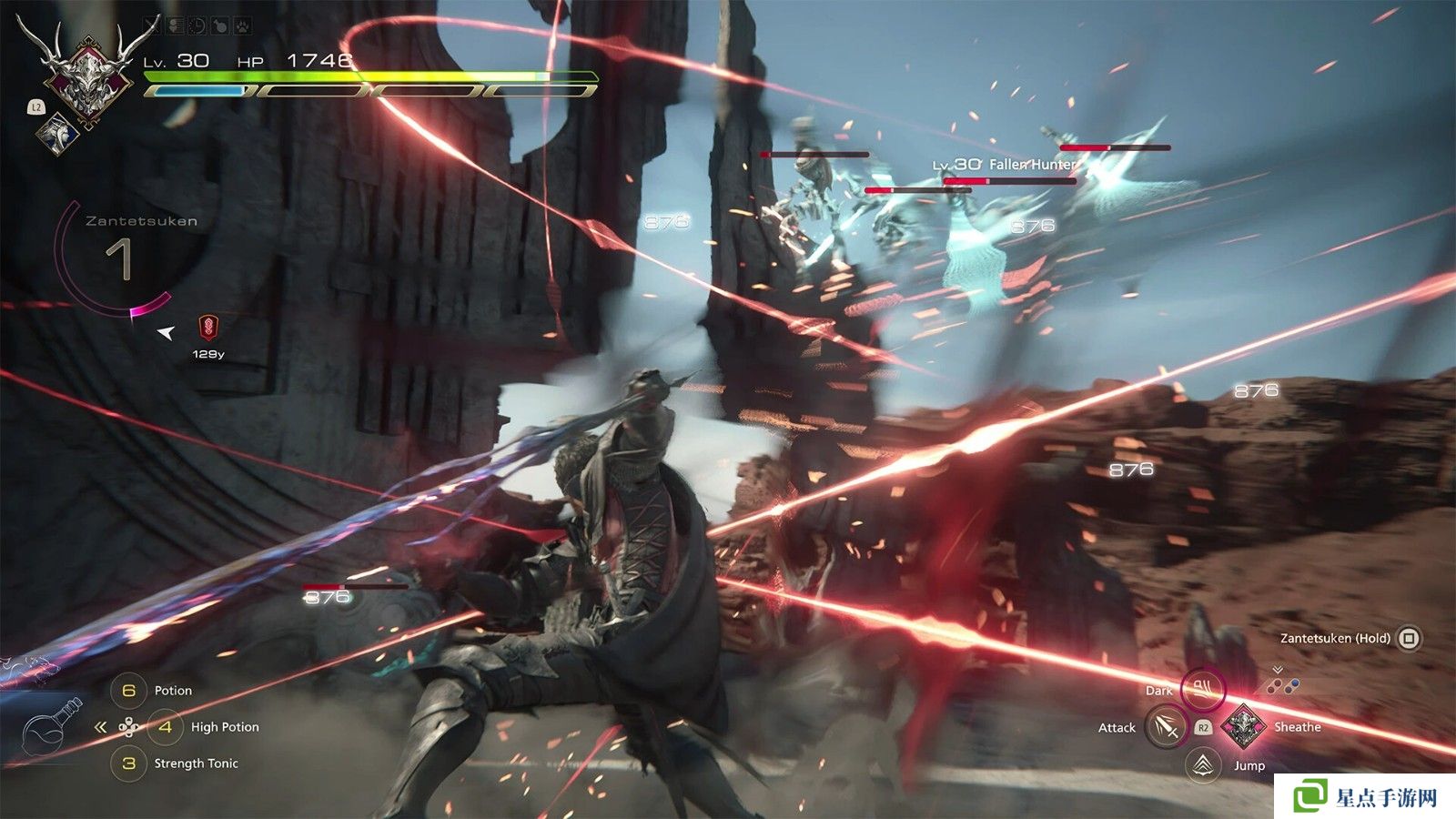The image size is (1456, 819).
Task: Use the Potion shortcut slot
Action: 129,691
